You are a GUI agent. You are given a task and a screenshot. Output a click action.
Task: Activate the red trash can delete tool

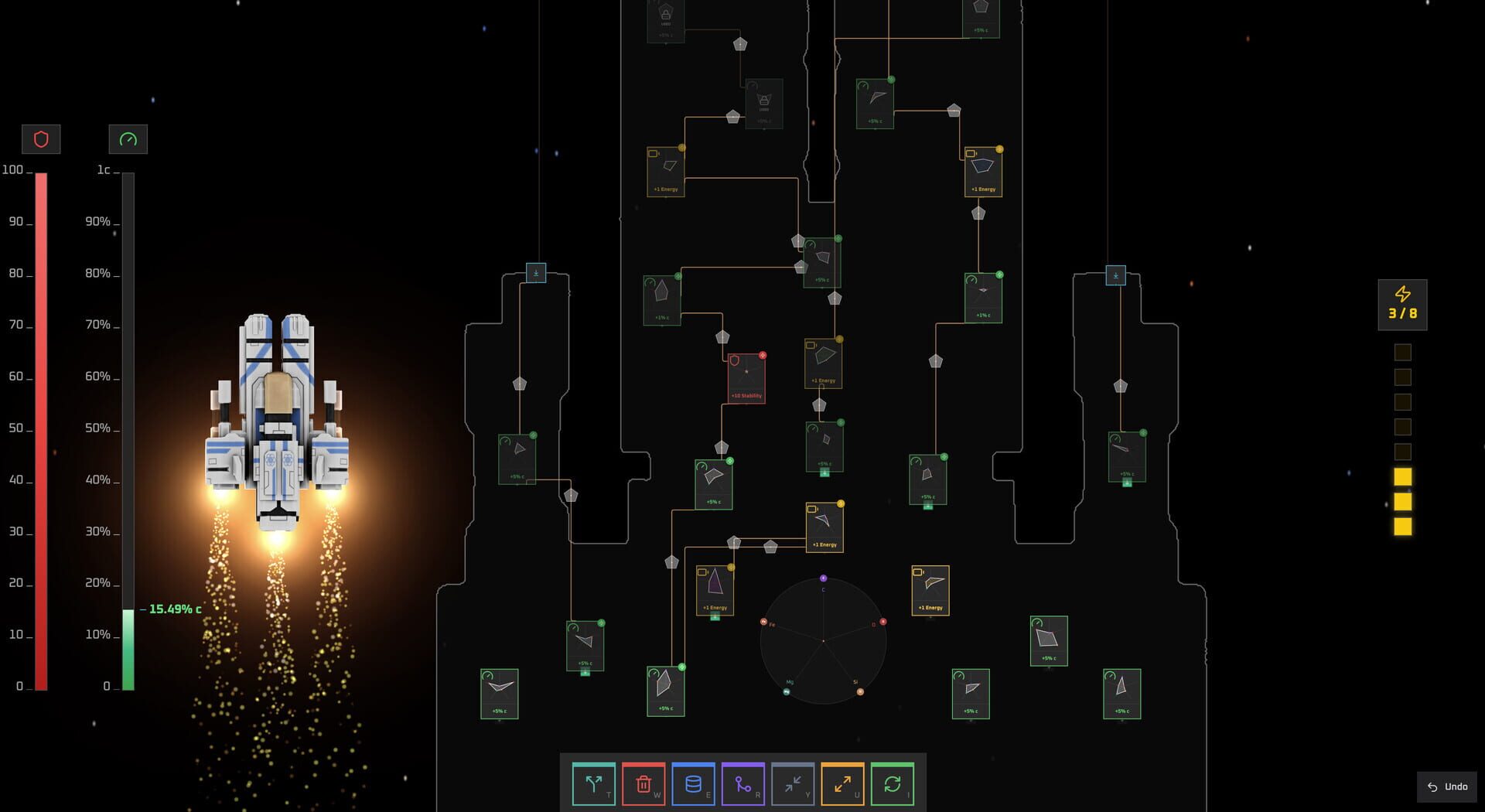click(643, 784)
